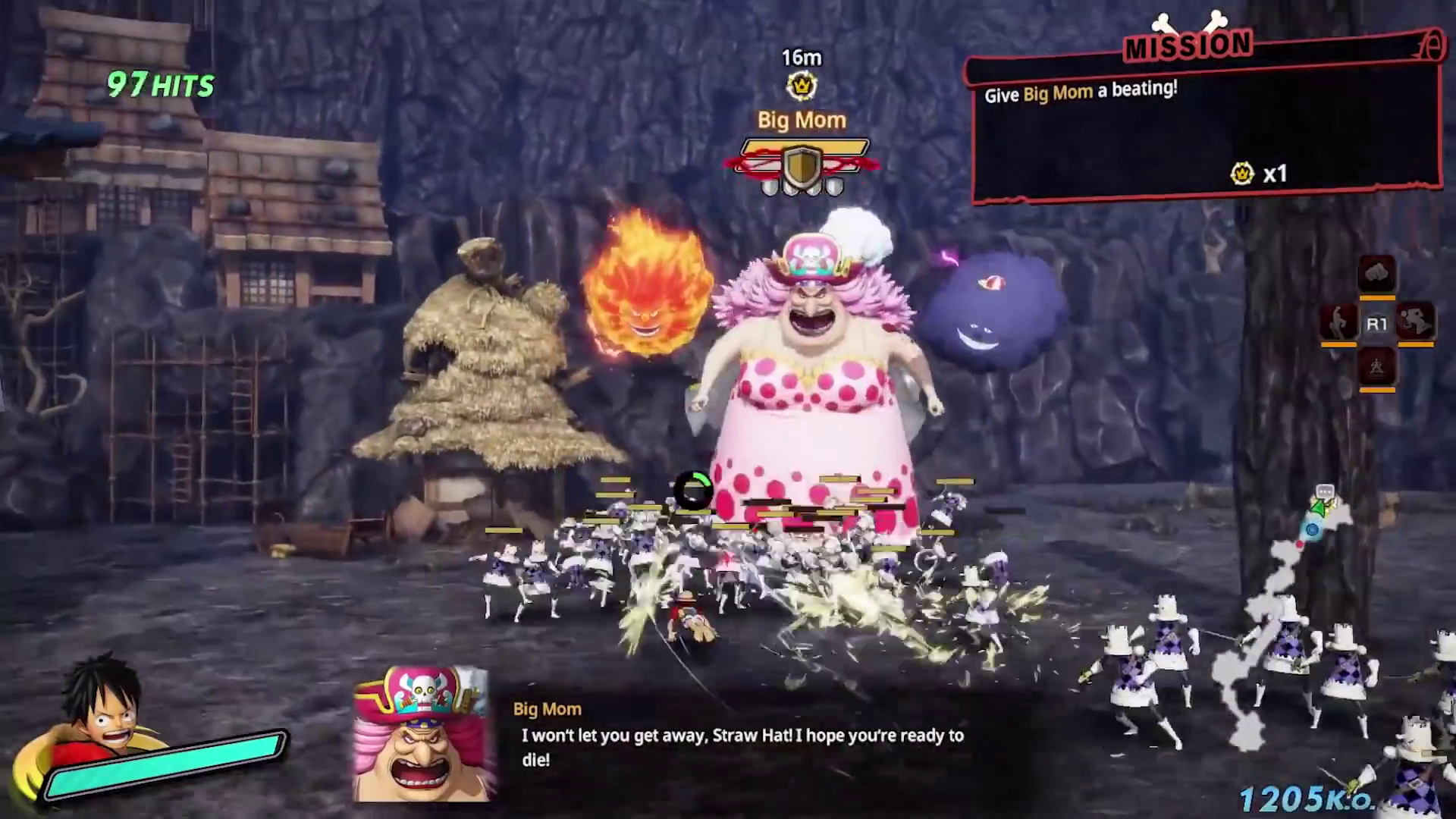The height and width of the screenshot is (819, 1456).
Task: Use the raised-leg kick skill icon
Action: pyautogui.click(x=1338, y=323)
